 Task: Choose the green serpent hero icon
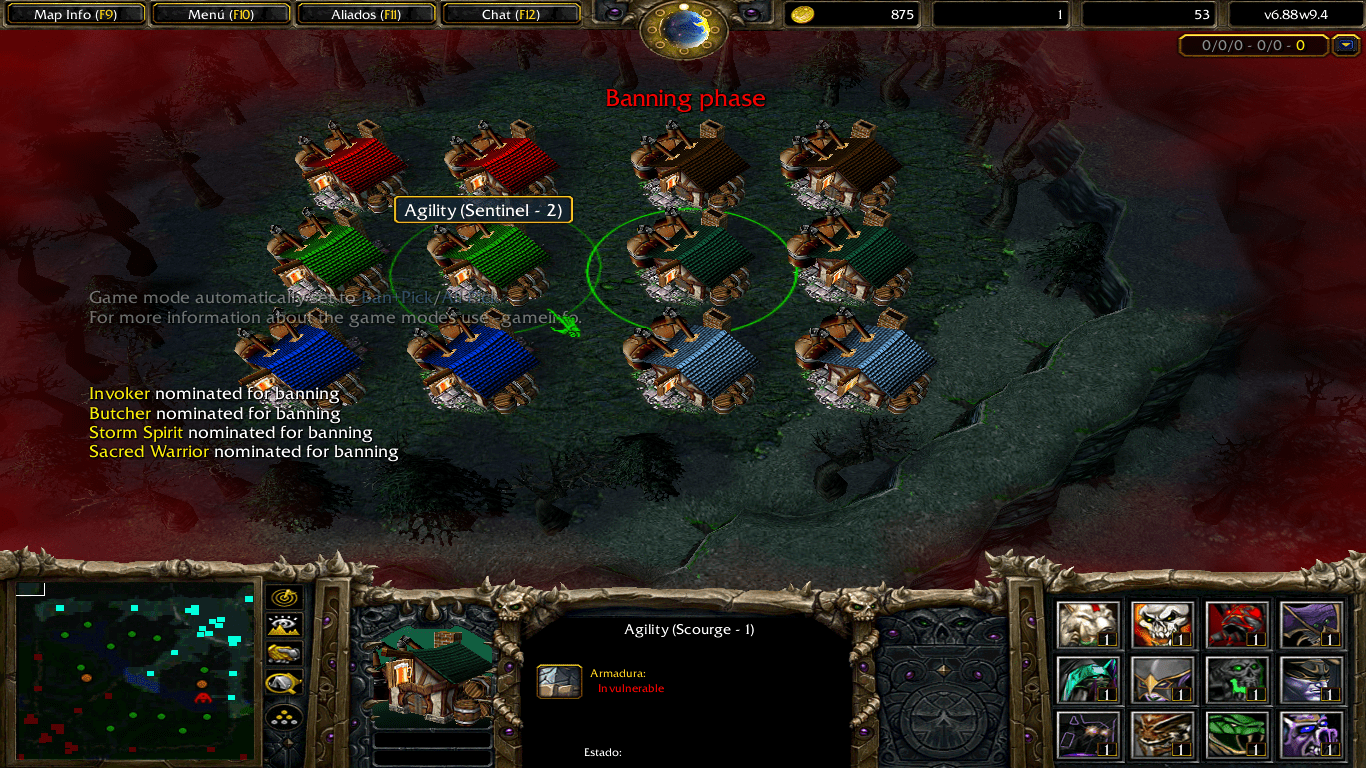click(x=1237, y=735)
